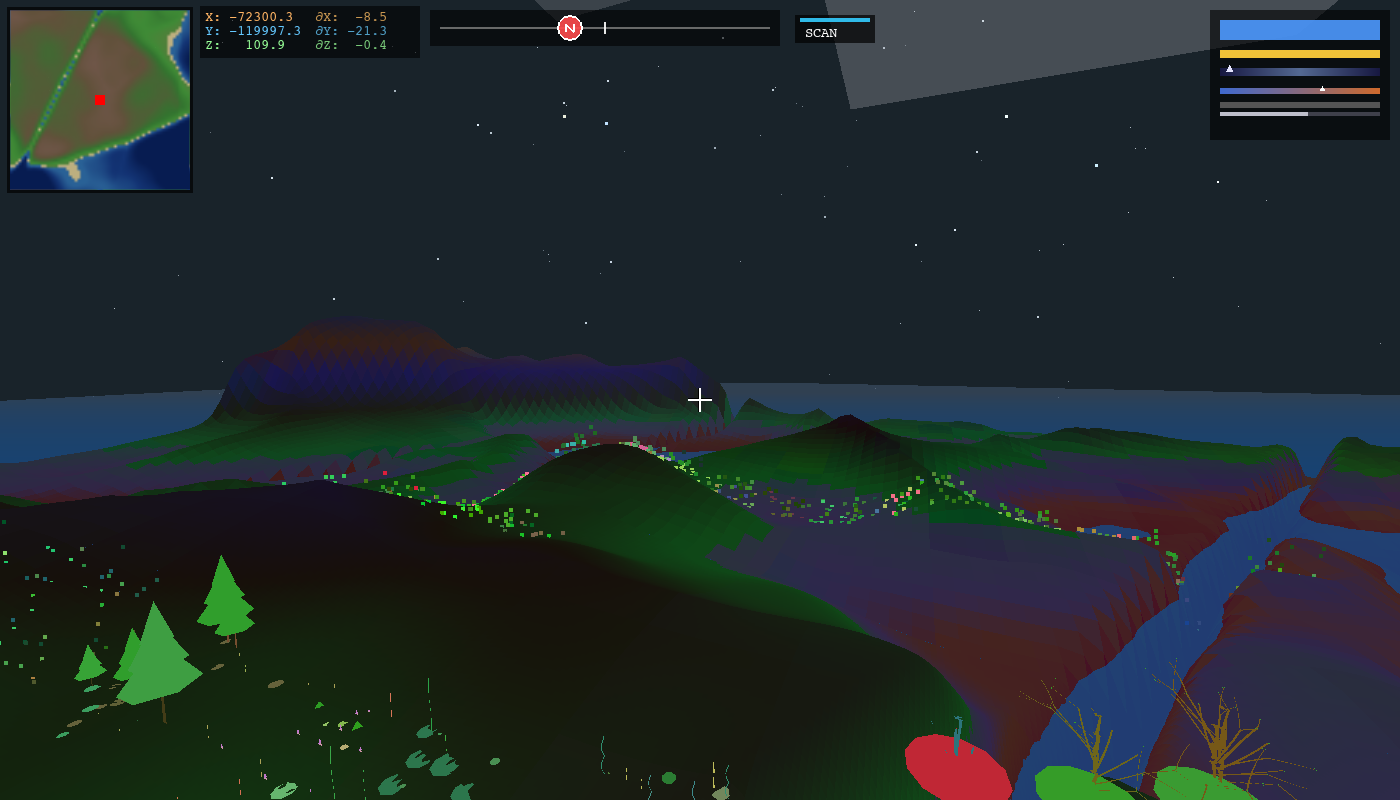Click the white crosshair at screen center

point(700,399)
